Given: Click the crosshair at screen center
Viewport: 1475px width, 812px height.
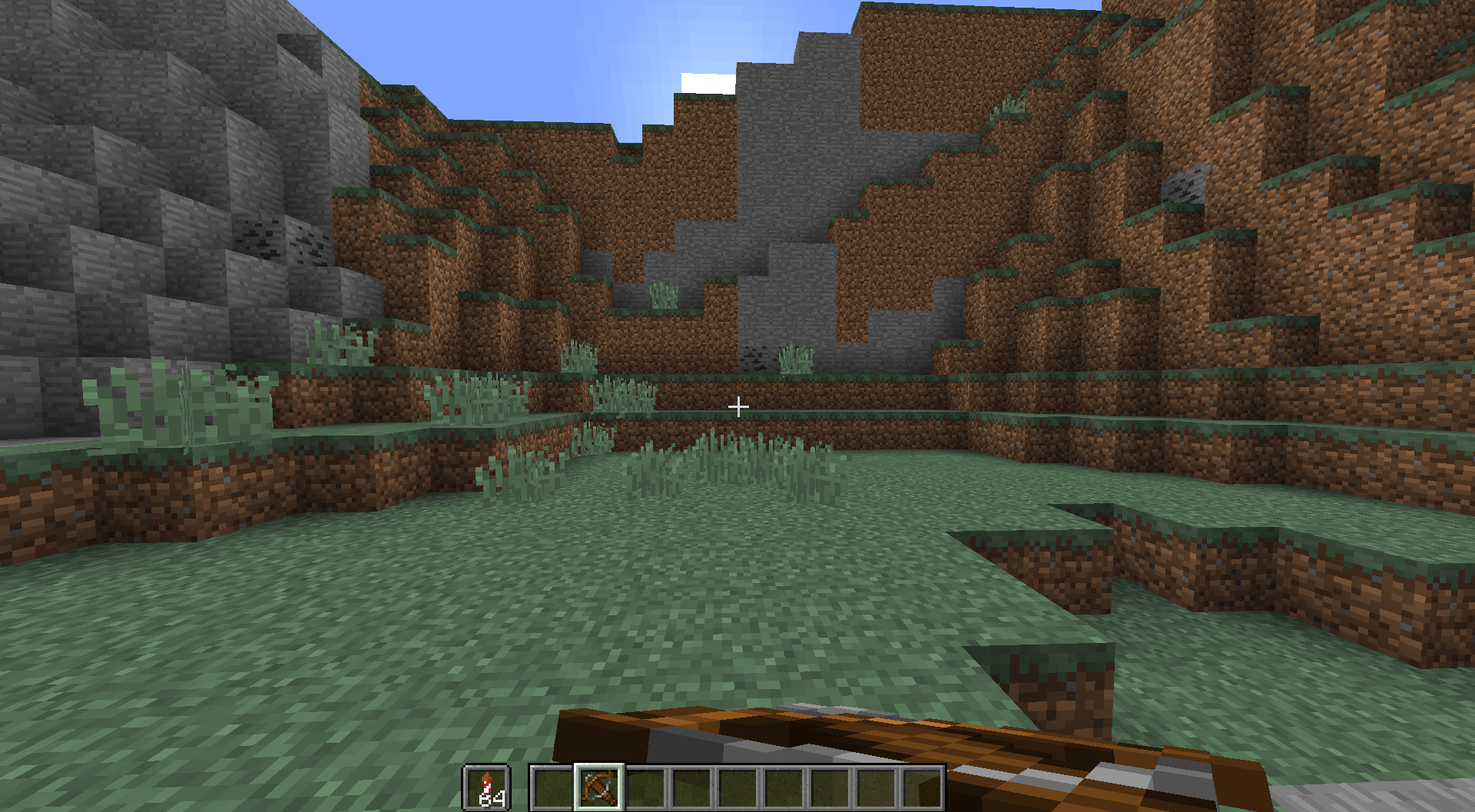Looking at the screenshot, I should 737,405.
